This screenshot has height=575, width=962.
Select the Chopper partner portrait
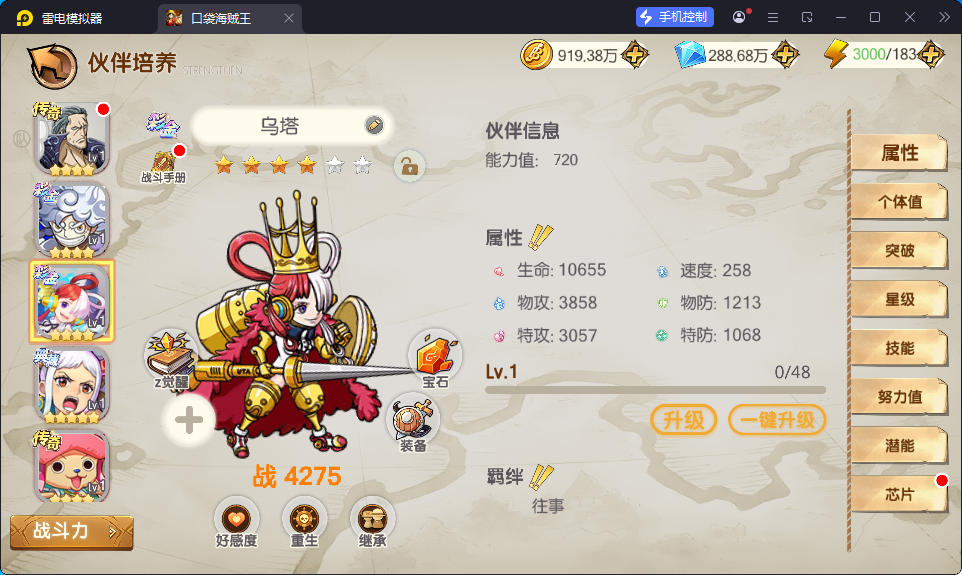[x=72, y=468]
